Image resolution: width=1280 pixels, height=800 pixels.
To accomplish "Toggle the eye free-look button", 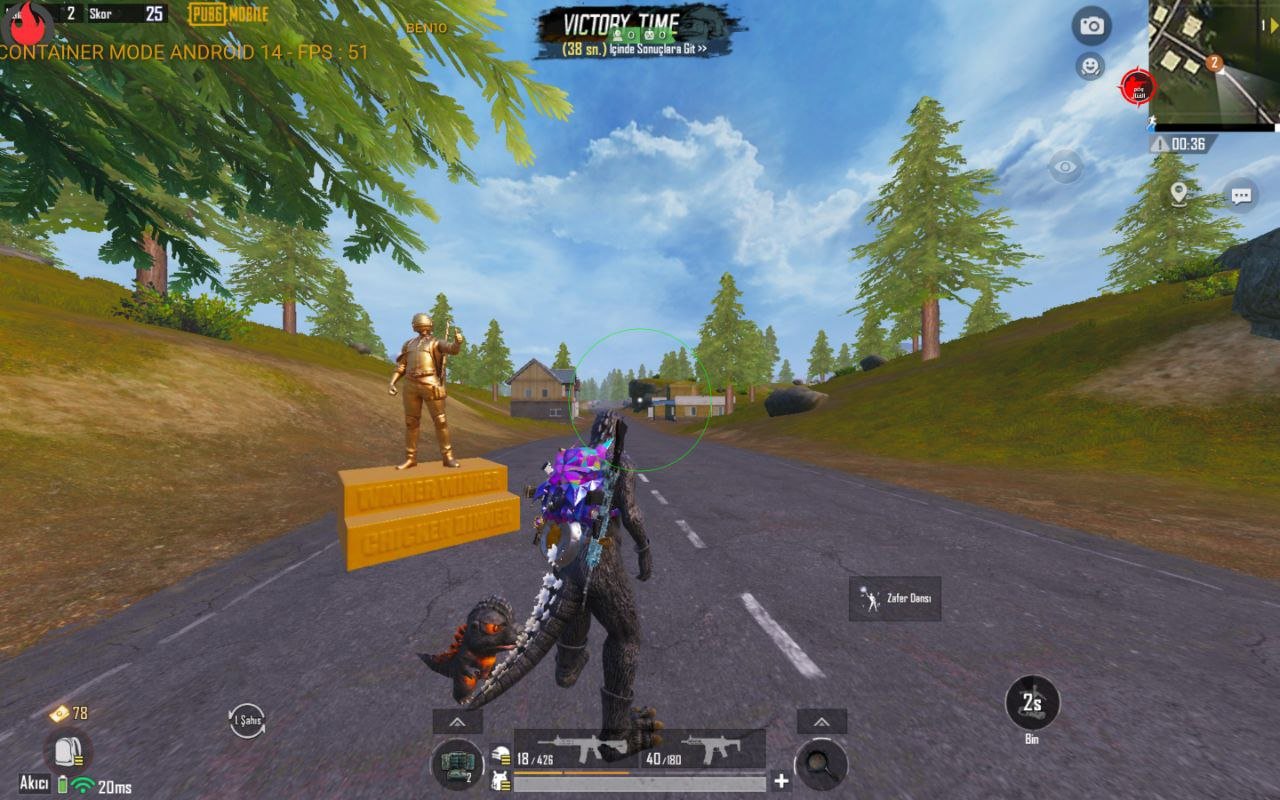I will click(x=1065, y=166).
